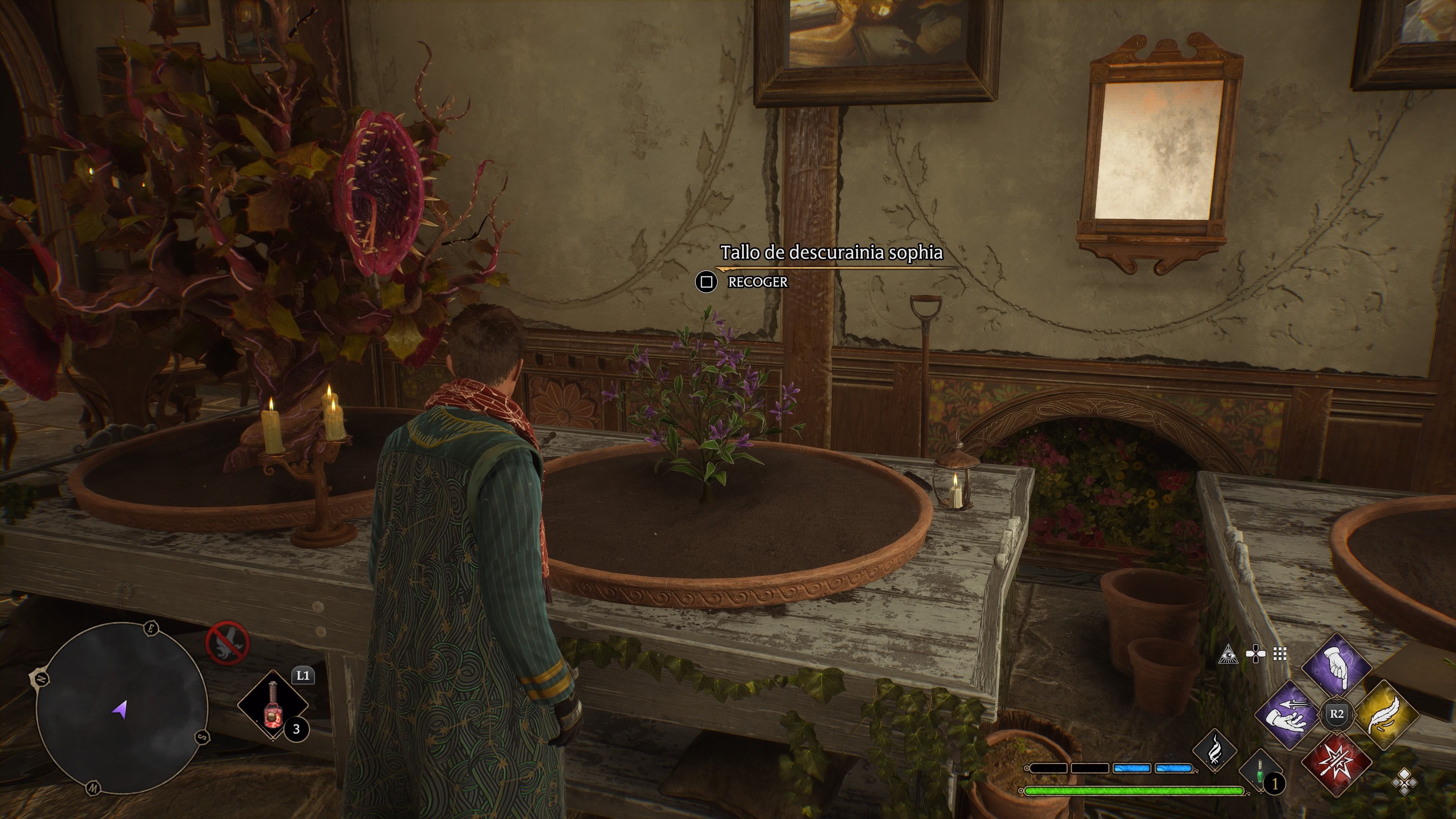Screen dimensions: 1456x819
Task: Use the red starburst damage spell
Action: pos(1337,760)
